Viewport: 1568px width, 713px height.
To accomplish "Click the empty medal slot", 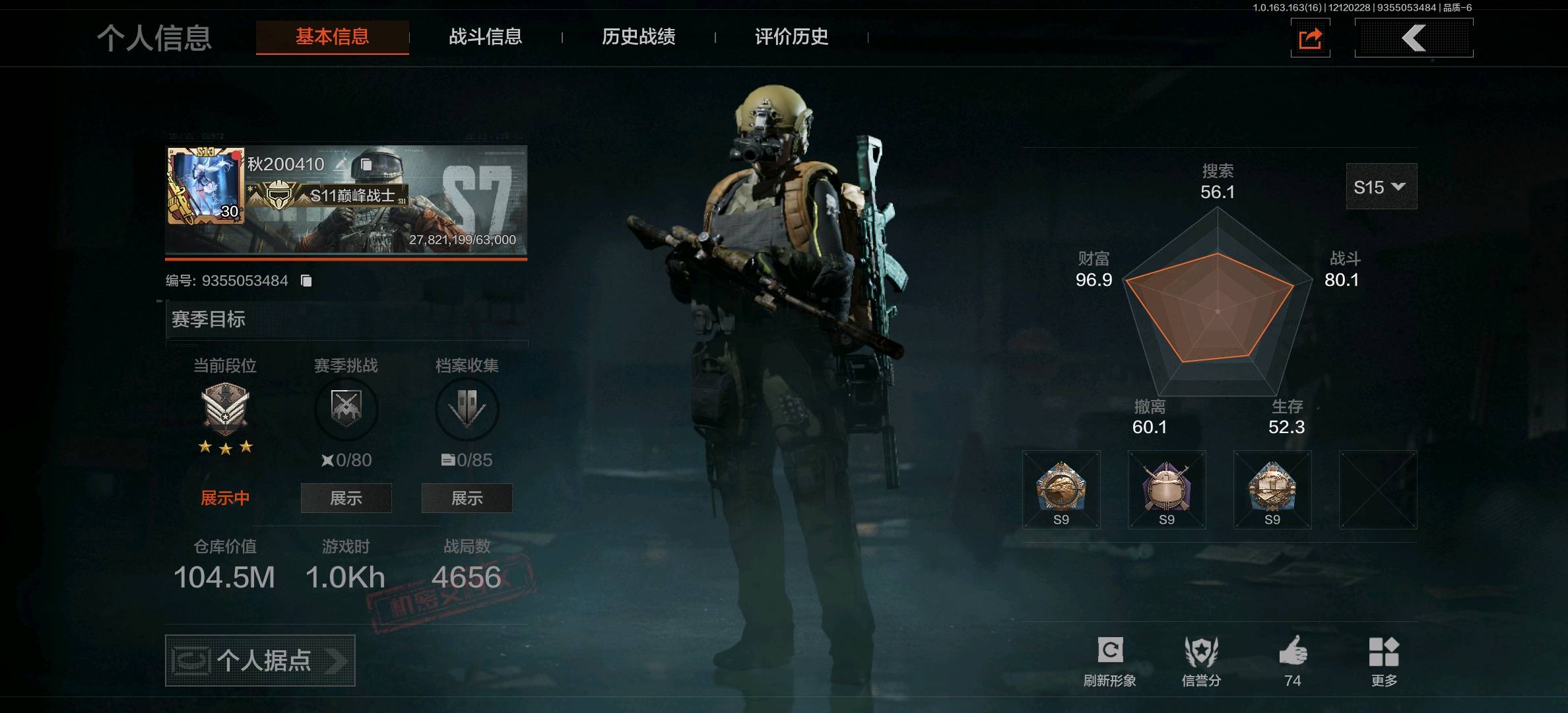I will click(1378, 490).
